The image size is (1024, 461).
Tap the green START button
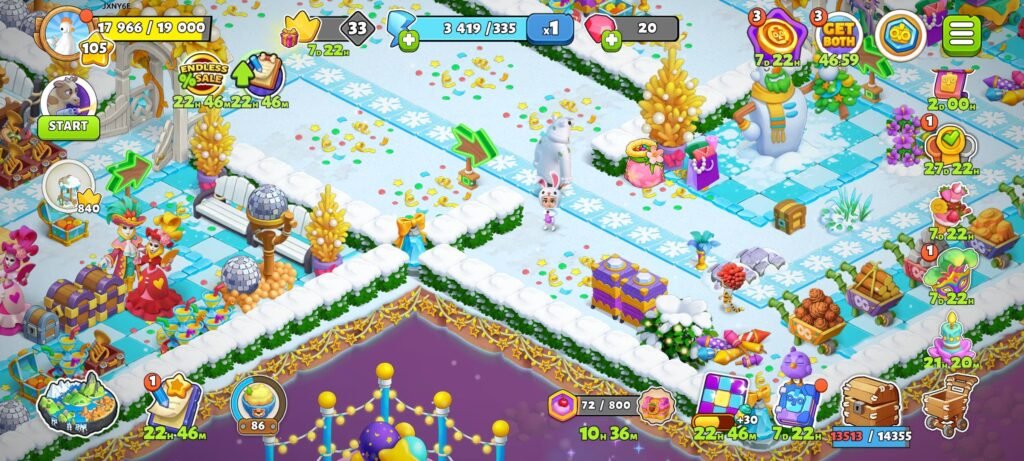click(69, 127)
